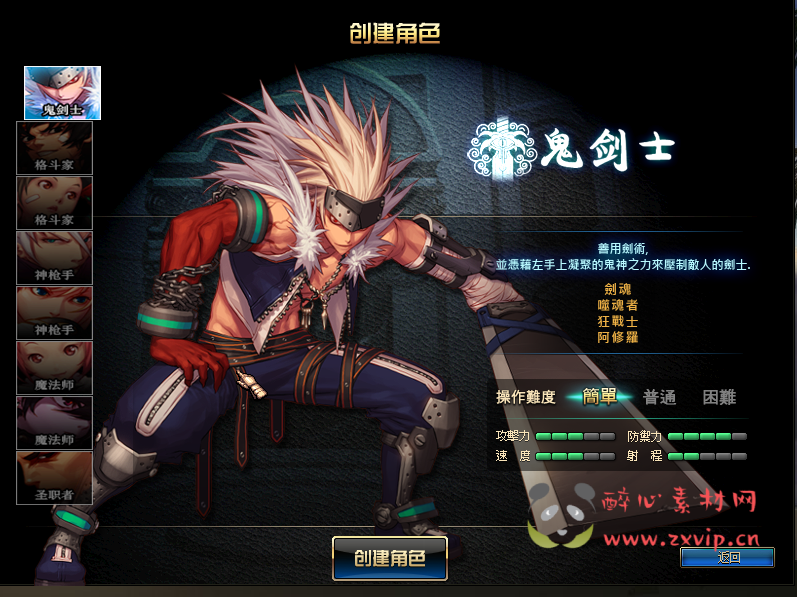Select the red-haired 神枪手 portrait
Image resolution: width=797 pixels, height=597 pixels.
click(54, 312)
